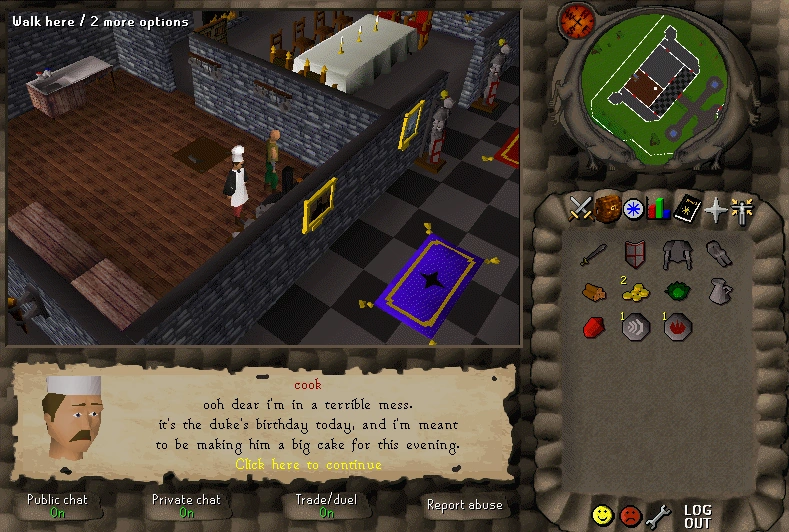Viewport: 789px width, 532px height.
Task: Show the bar-chart skills tab
Action: 659,209
